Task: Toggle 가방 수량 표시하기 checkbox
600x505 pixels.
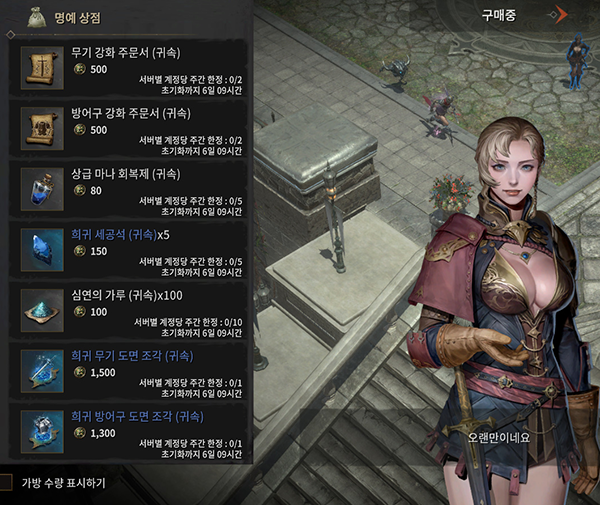Action: pos(6,483)
